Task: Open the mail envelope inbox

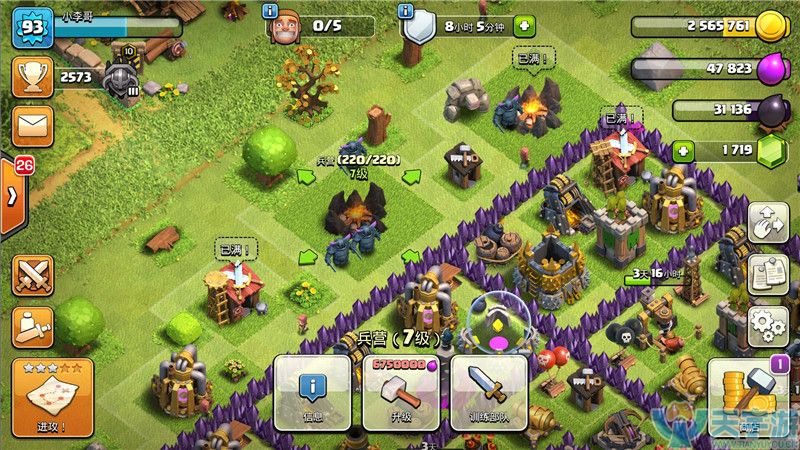Action: click(x=32, y=127)
